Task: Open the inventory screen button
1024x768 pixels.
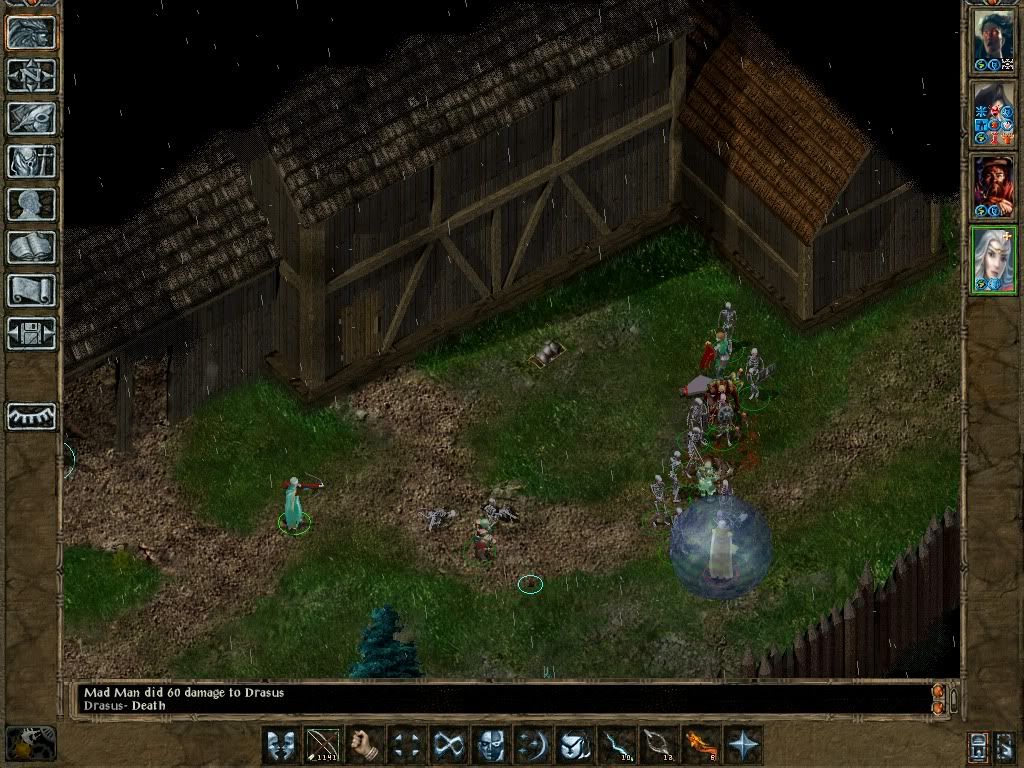Action: (x=32, y=161)
